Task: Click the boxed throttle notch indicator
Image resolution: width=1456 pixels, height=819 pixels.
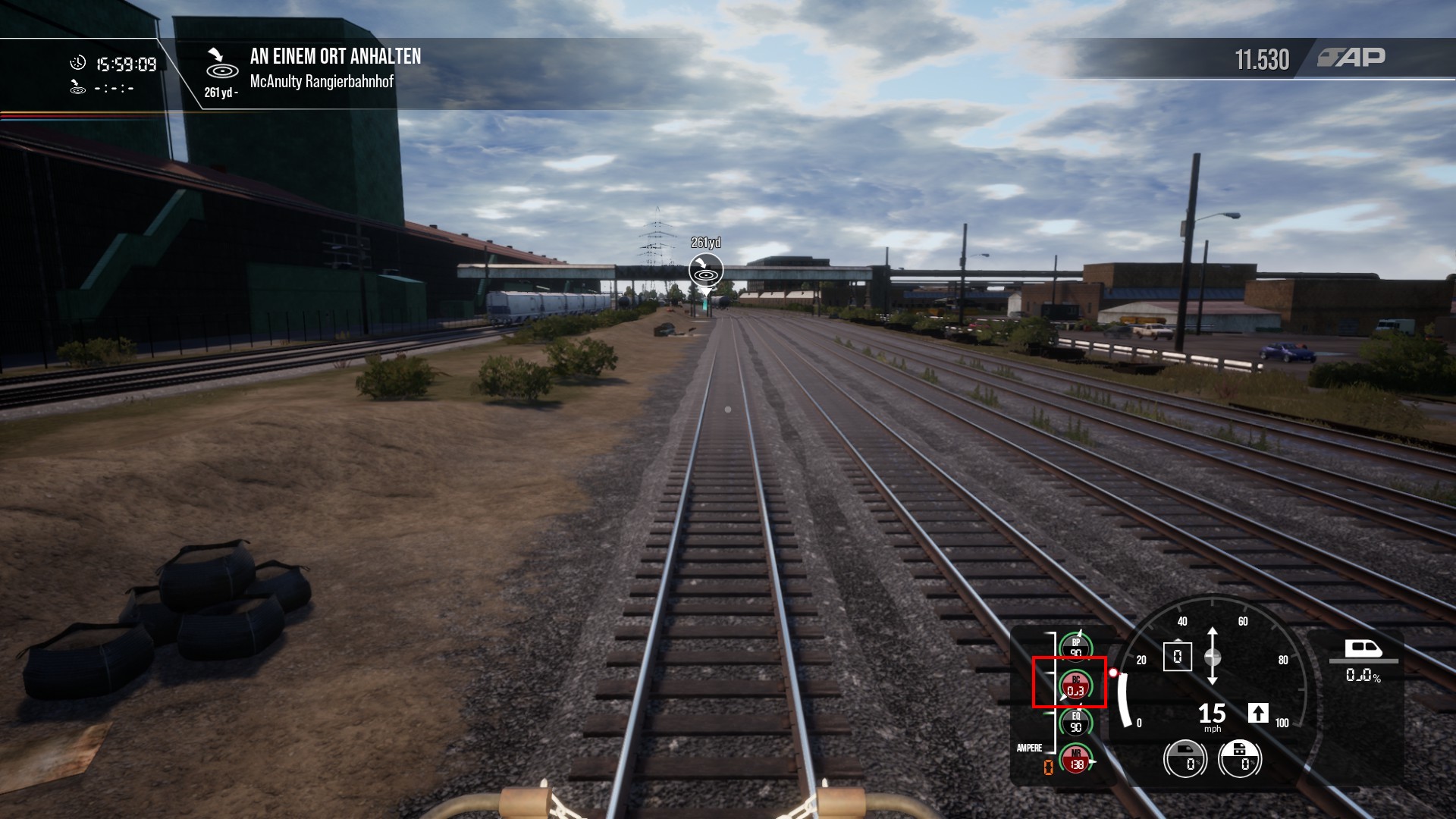Action: click(x=1177, y=657)
